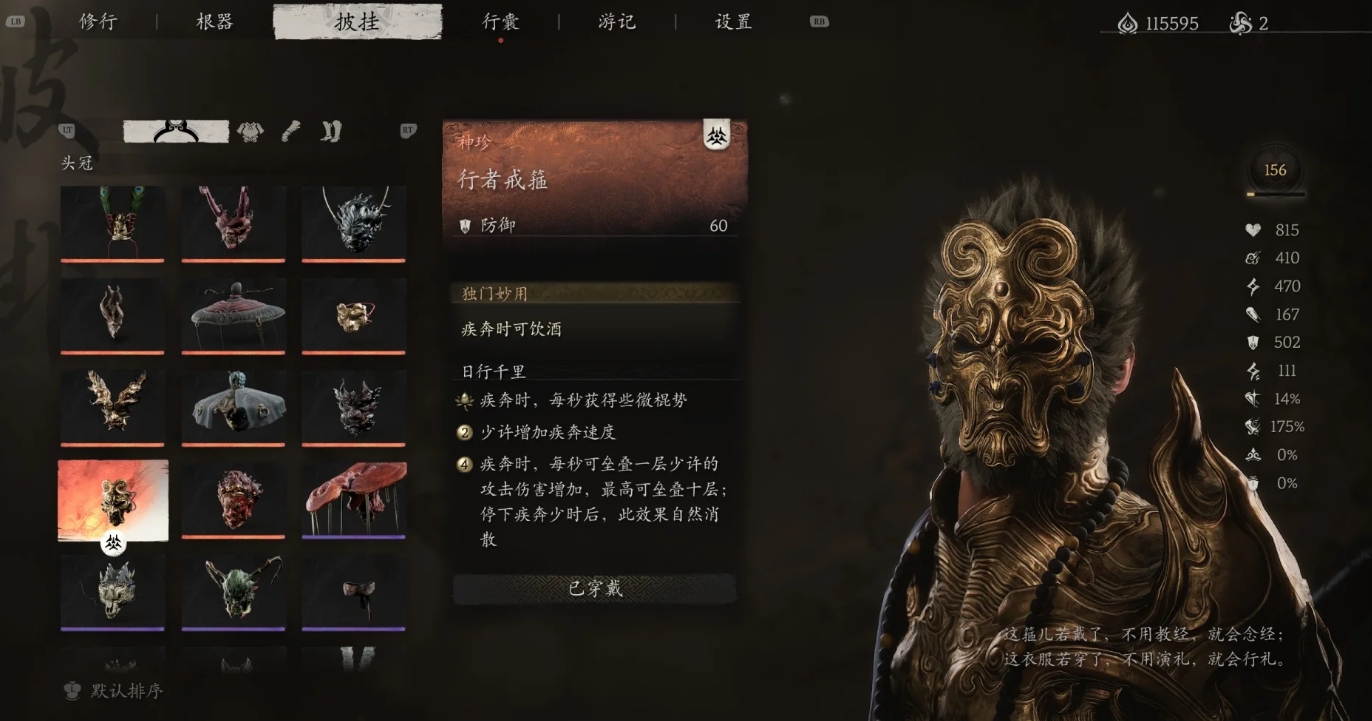Click the 已穿戴 equipped button
Screen dimensions: 1372x721
coord(594,590)
